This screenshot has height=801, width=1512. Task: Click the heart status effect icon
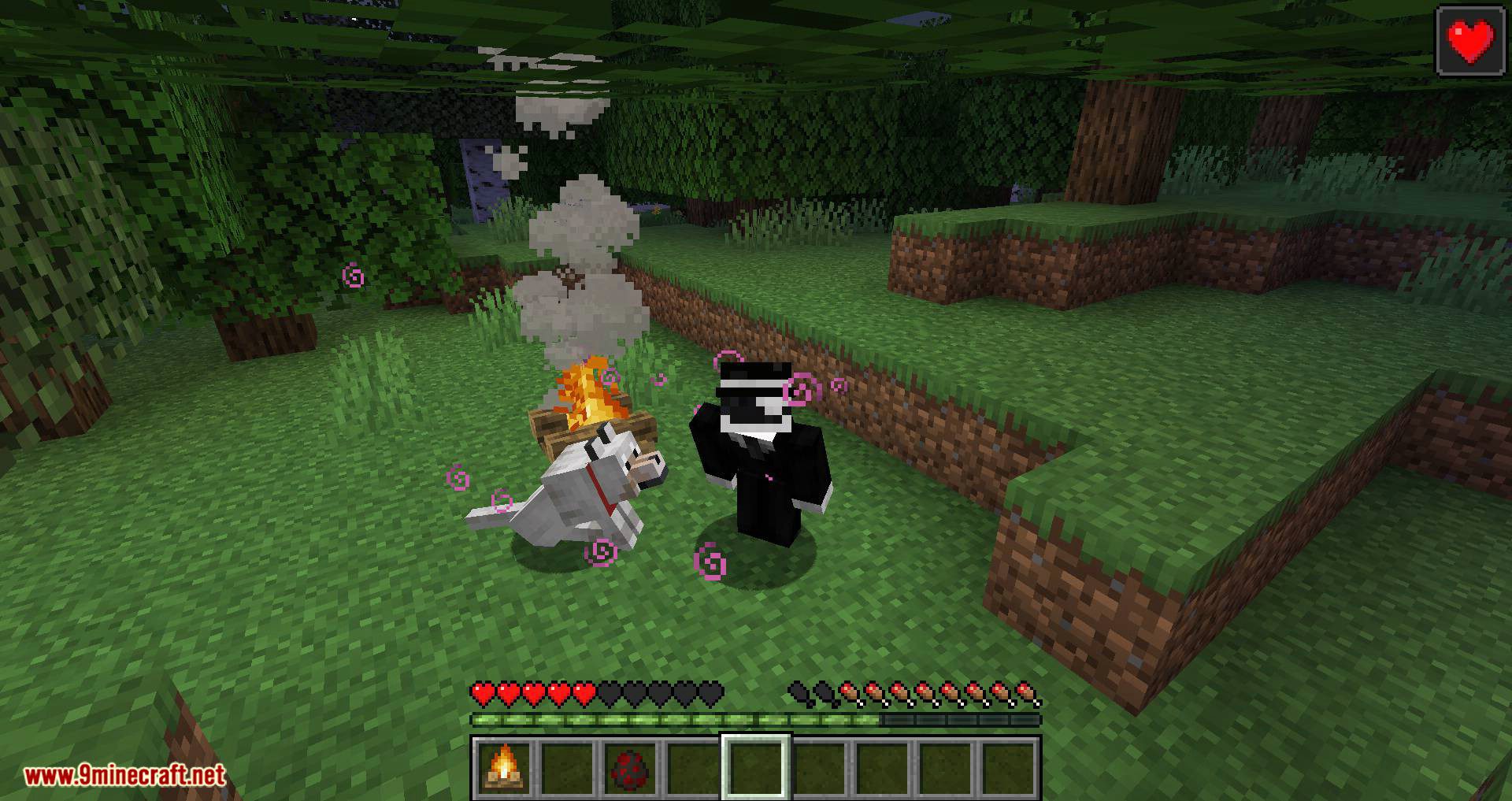(x=1470, y=41)
